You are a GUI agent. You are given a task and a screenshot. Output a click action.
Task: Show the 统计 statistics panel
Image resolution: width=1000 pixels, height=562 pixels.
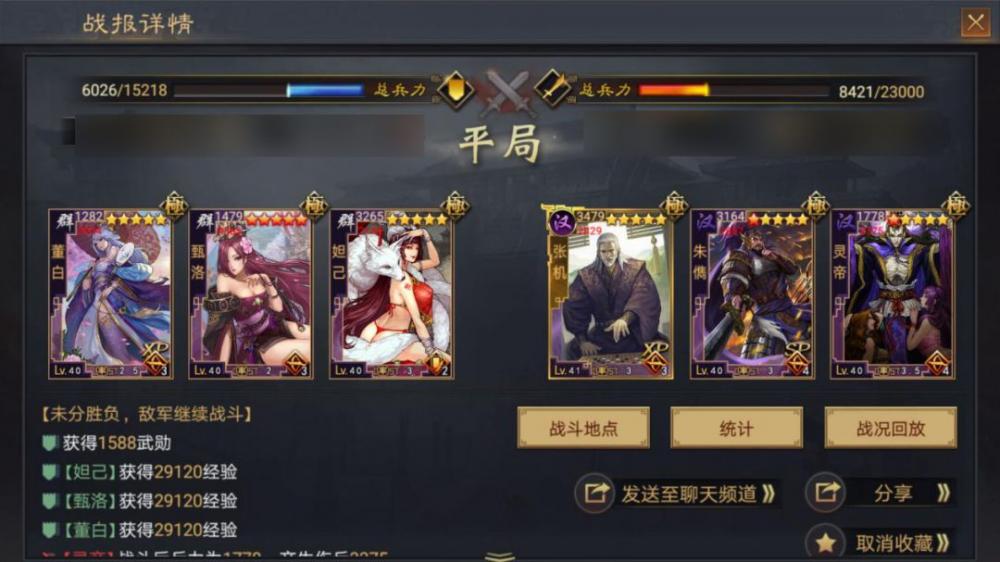coord(736,428)
